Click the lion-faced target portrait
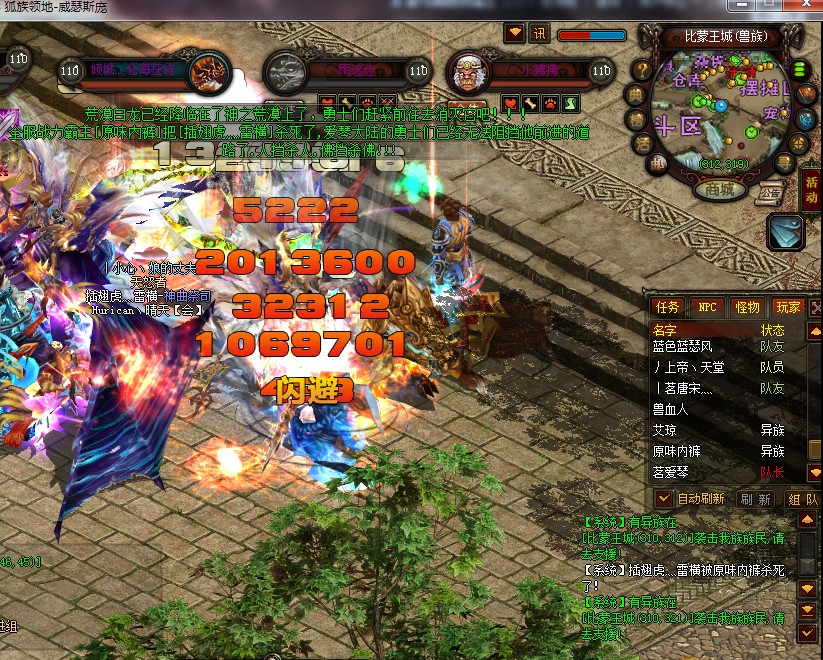Screen dimensions: 823x660 pos(467,71)
